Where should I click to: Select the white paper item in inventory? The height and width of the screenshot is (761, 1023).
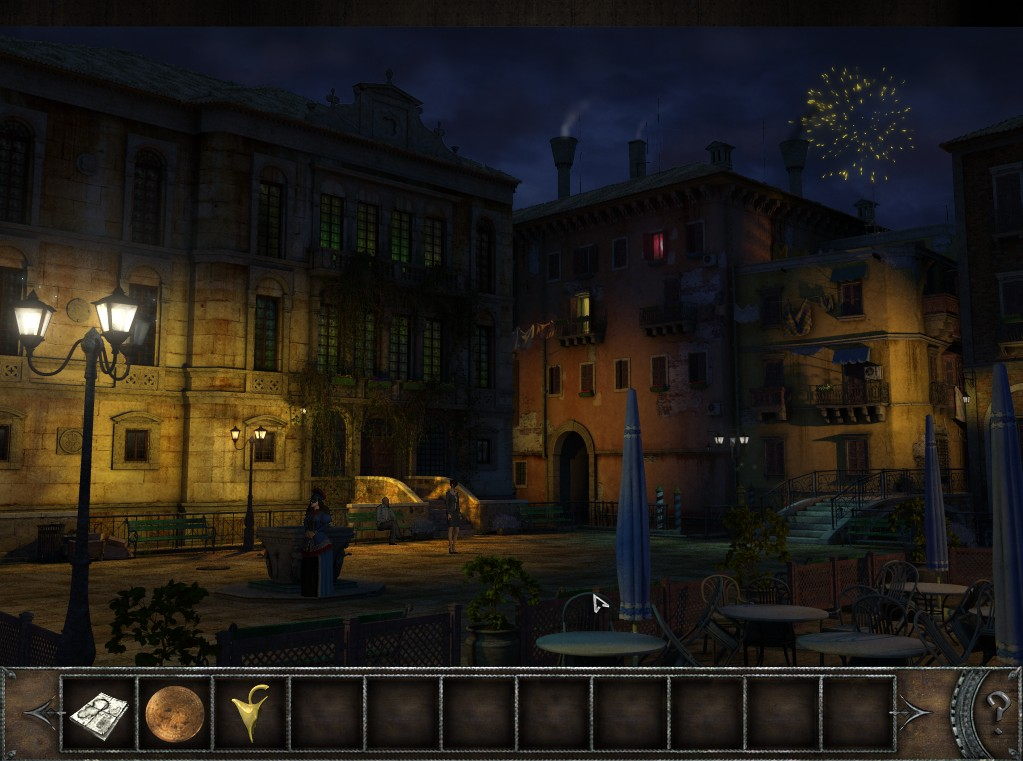[98, 713]
